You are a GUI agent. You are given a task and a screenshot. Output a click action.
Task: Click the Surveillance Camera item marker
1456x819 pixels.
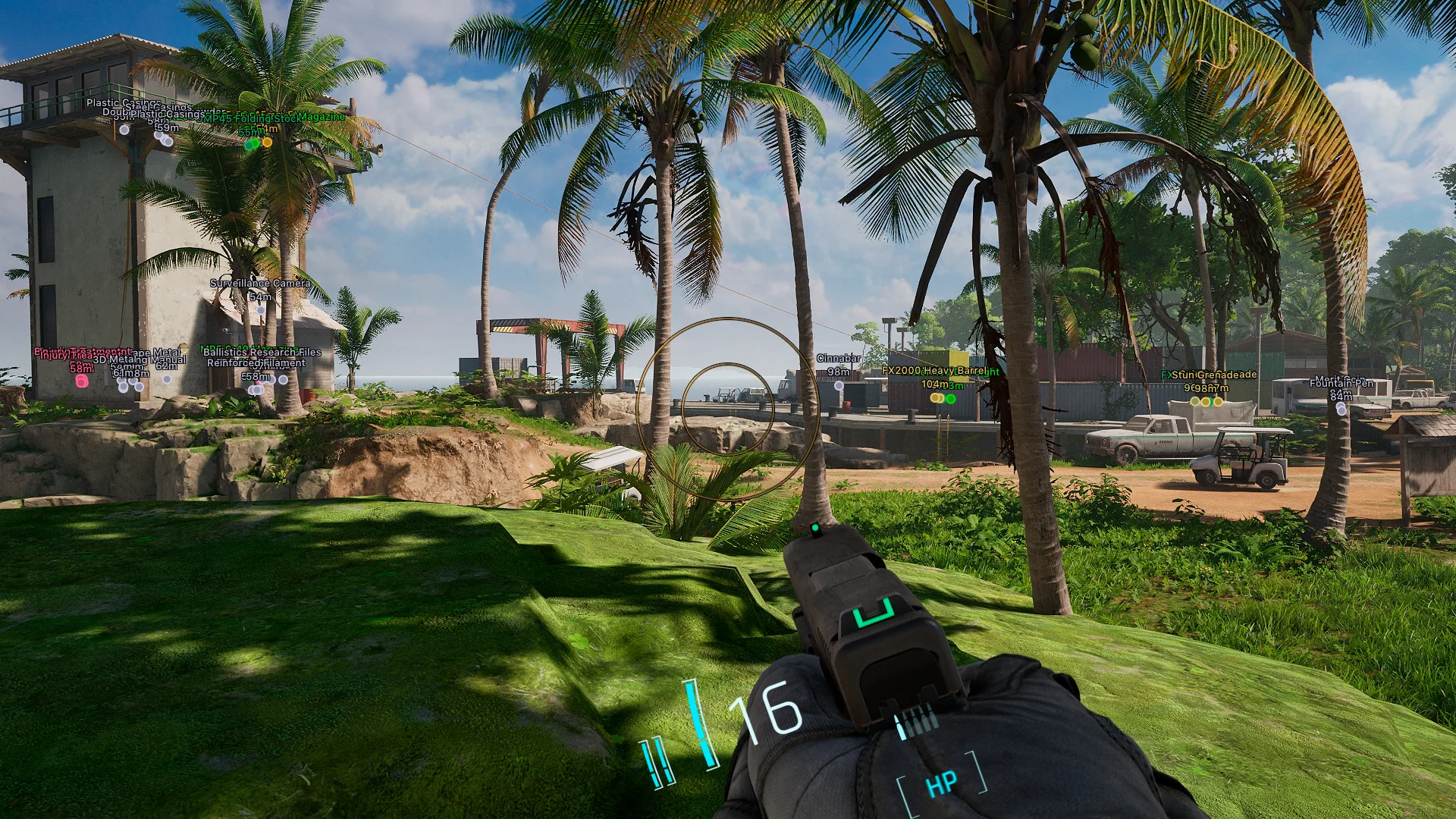(260, 309)
